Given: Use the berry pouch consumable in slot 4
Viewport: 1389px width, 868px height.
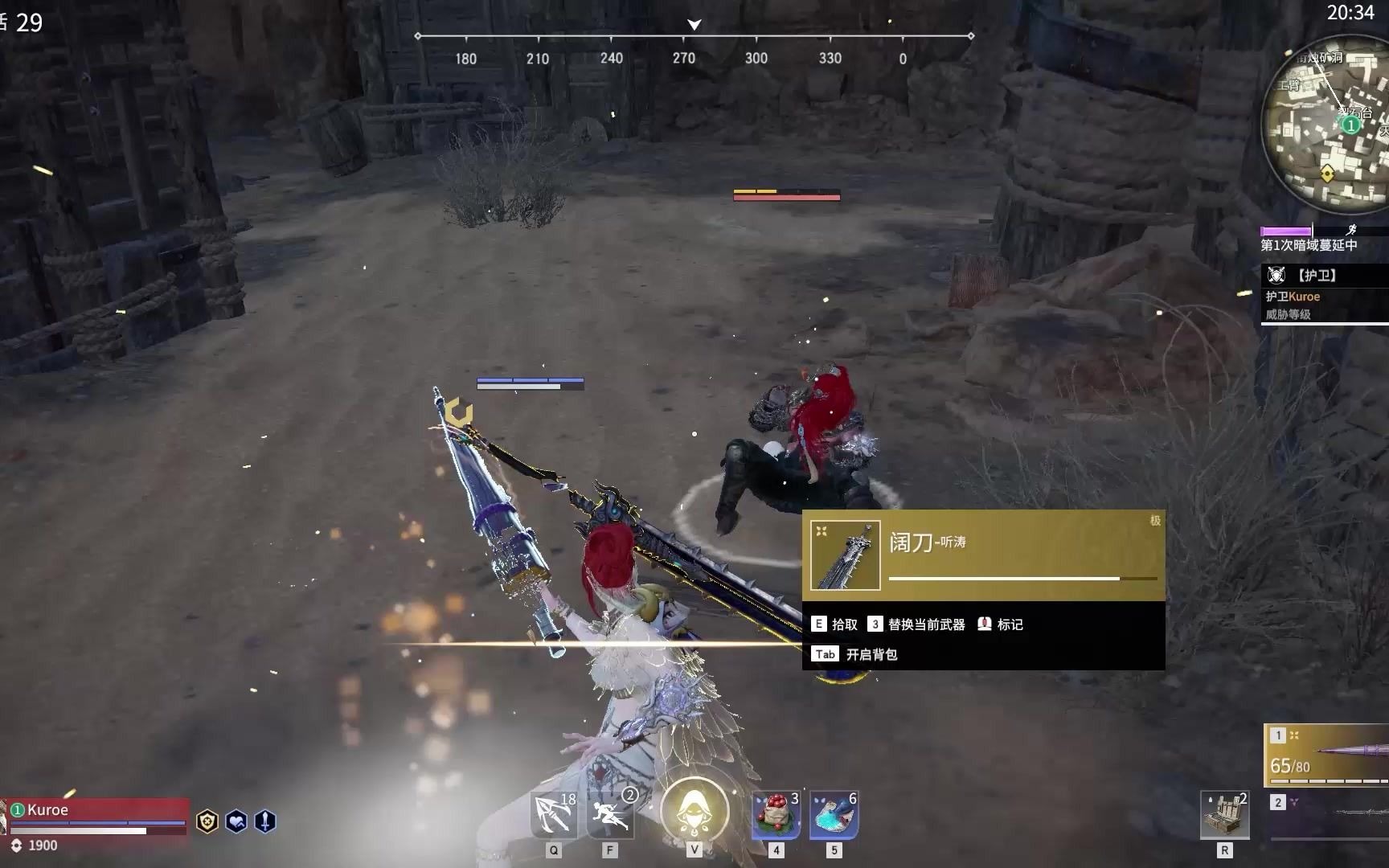Looking at the screenshot, I should (x=774, y=814).
